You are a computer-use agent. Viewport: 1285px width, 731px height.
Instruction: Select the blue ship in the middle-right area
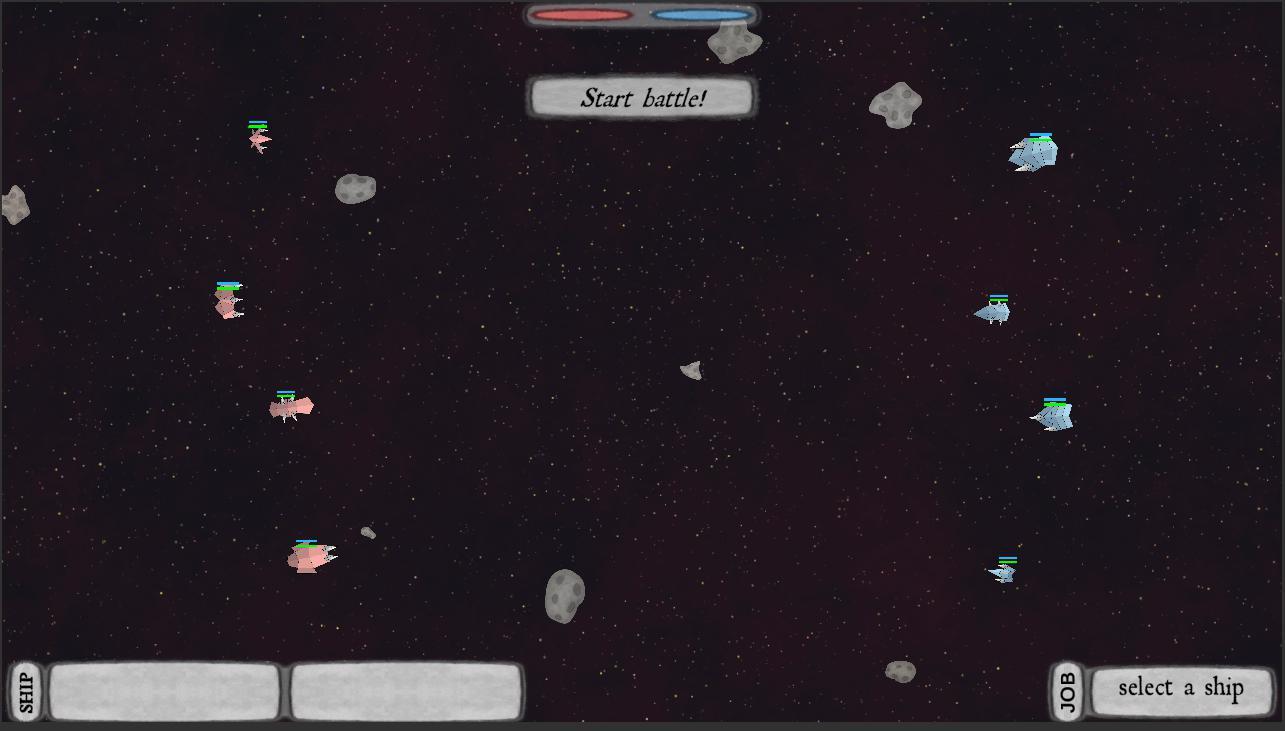tap(995, 313)
